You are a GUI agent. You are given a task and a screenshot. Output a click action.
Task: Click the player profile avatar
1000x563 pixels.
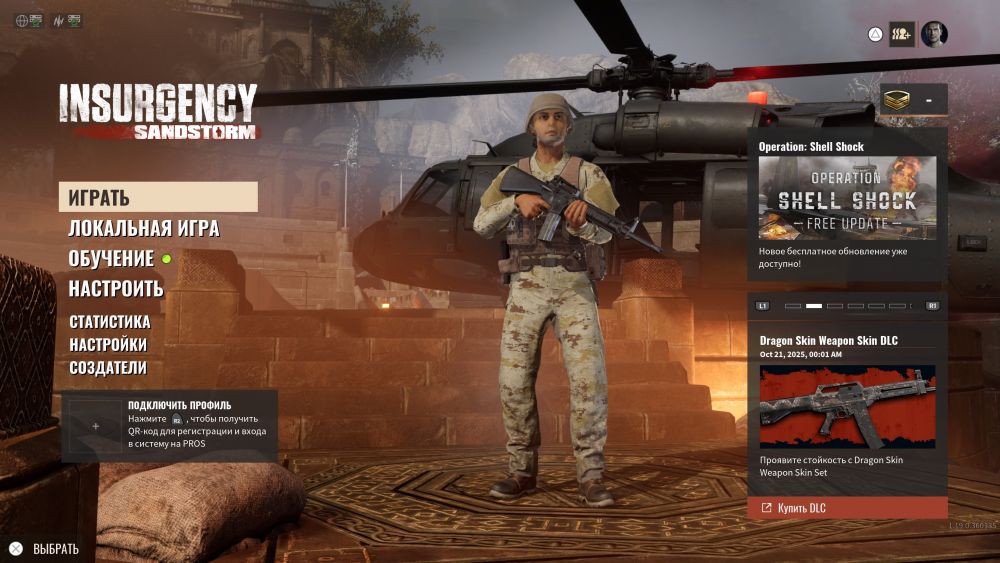pos(934,35)
